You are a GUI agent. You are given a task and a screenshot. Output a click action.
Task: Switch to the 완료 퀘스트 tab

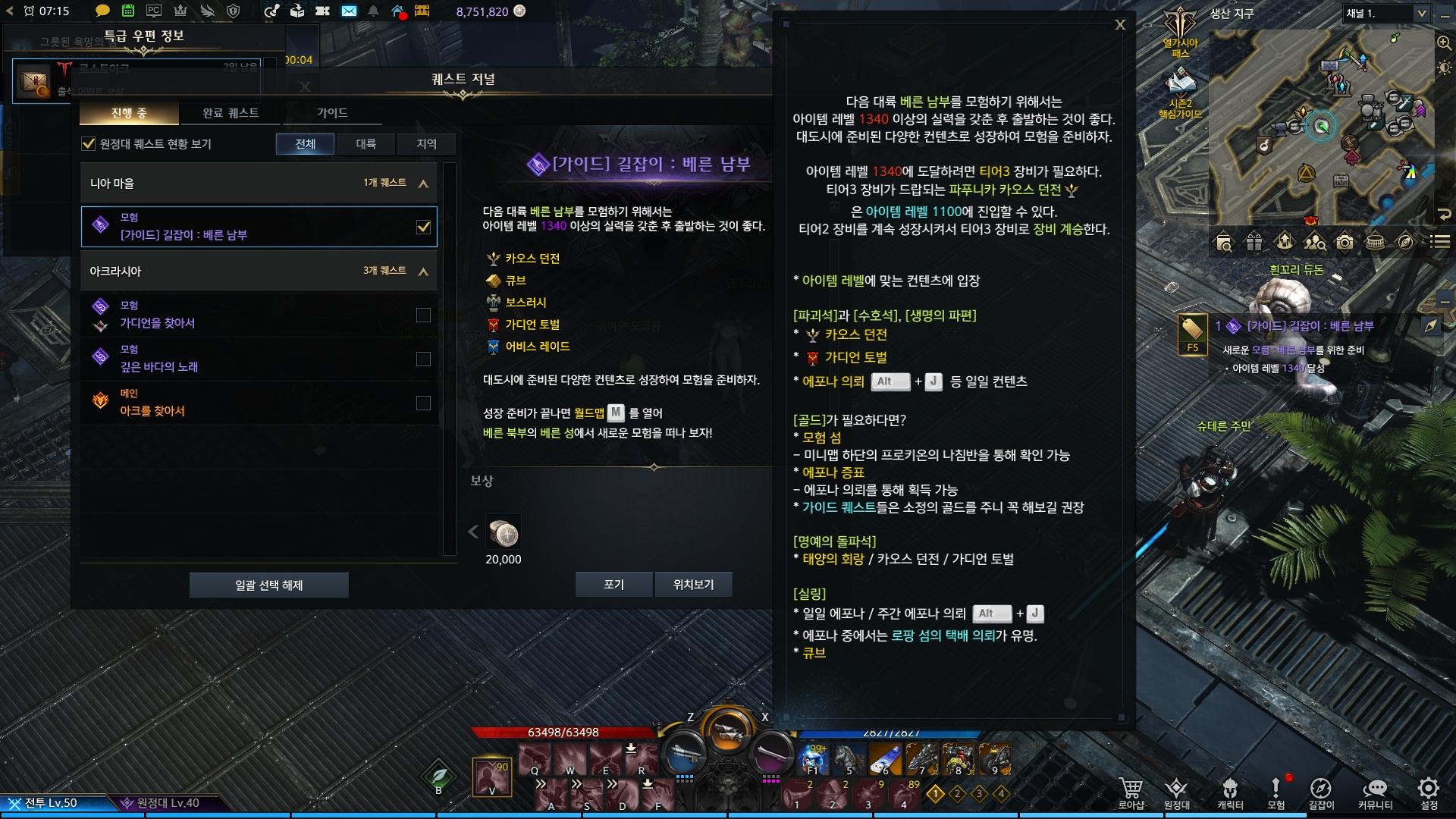[231, 113]
